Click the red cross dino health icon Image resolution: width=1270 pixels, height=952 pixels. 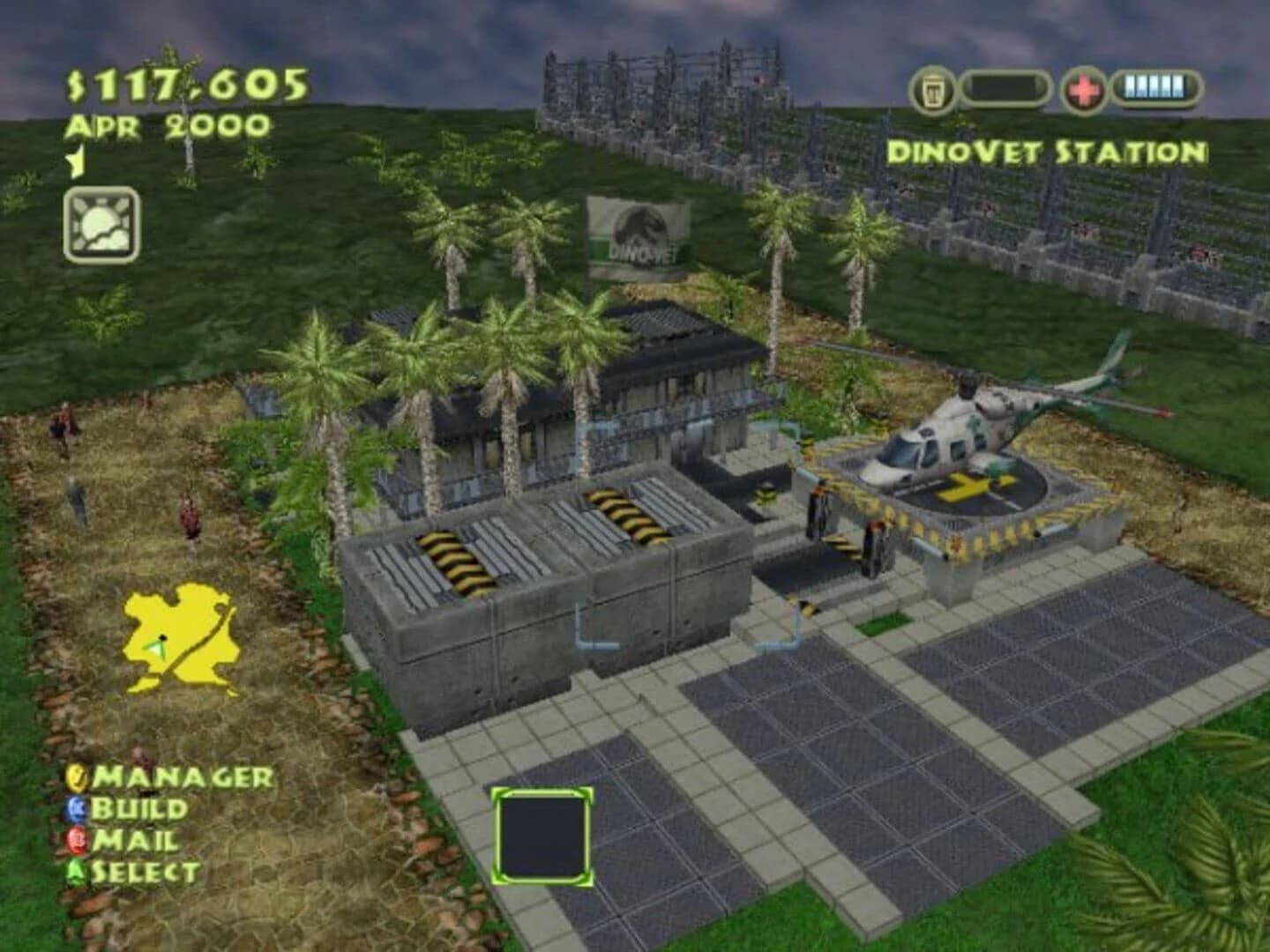pos(1085,85)
